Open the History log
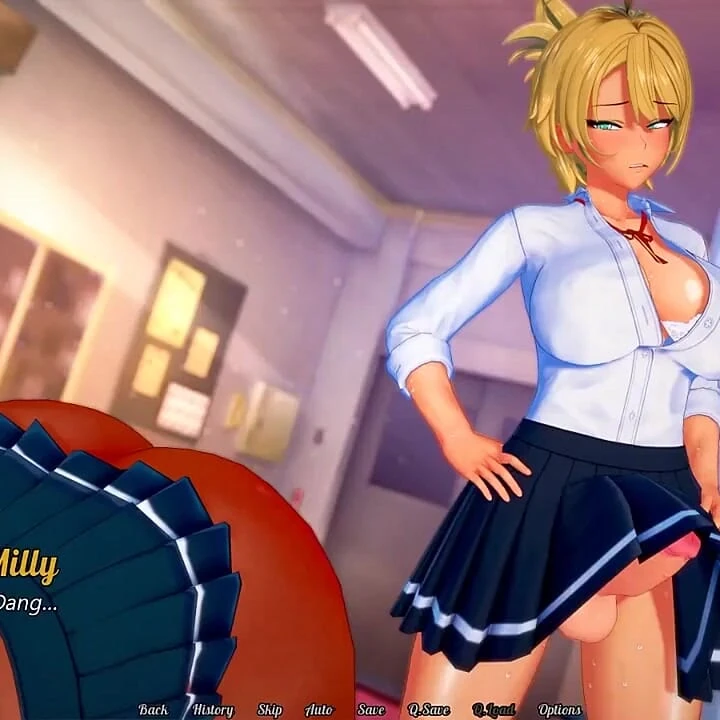 point(213,709)
